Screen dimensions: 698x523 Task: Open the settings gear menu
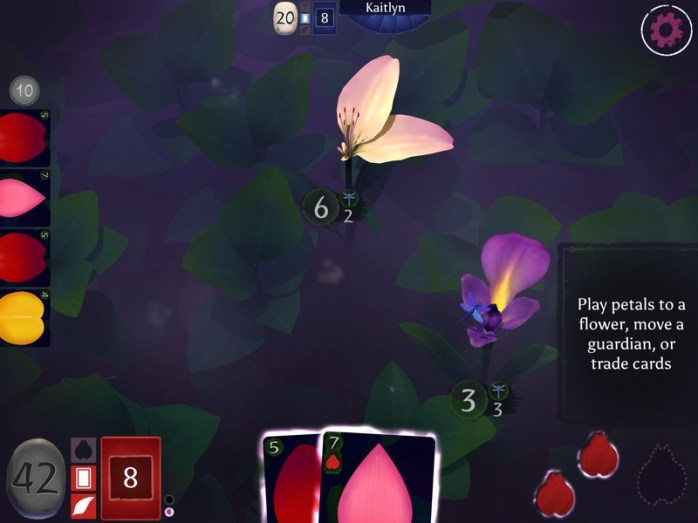[664, 30]
